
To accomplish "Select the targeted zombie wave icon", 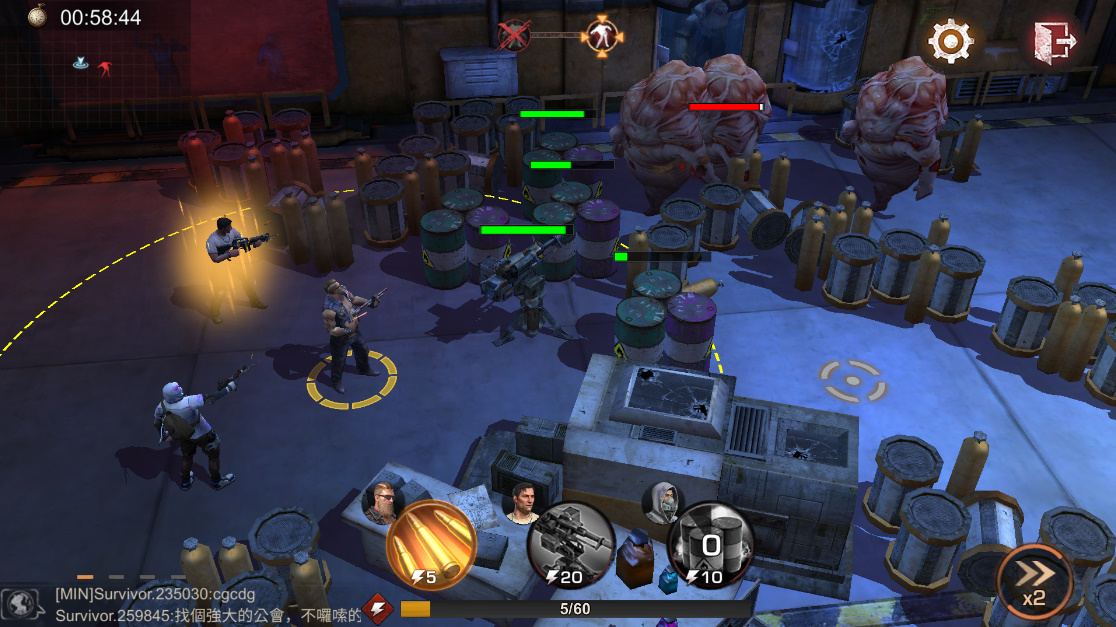I will pos(601,36).
